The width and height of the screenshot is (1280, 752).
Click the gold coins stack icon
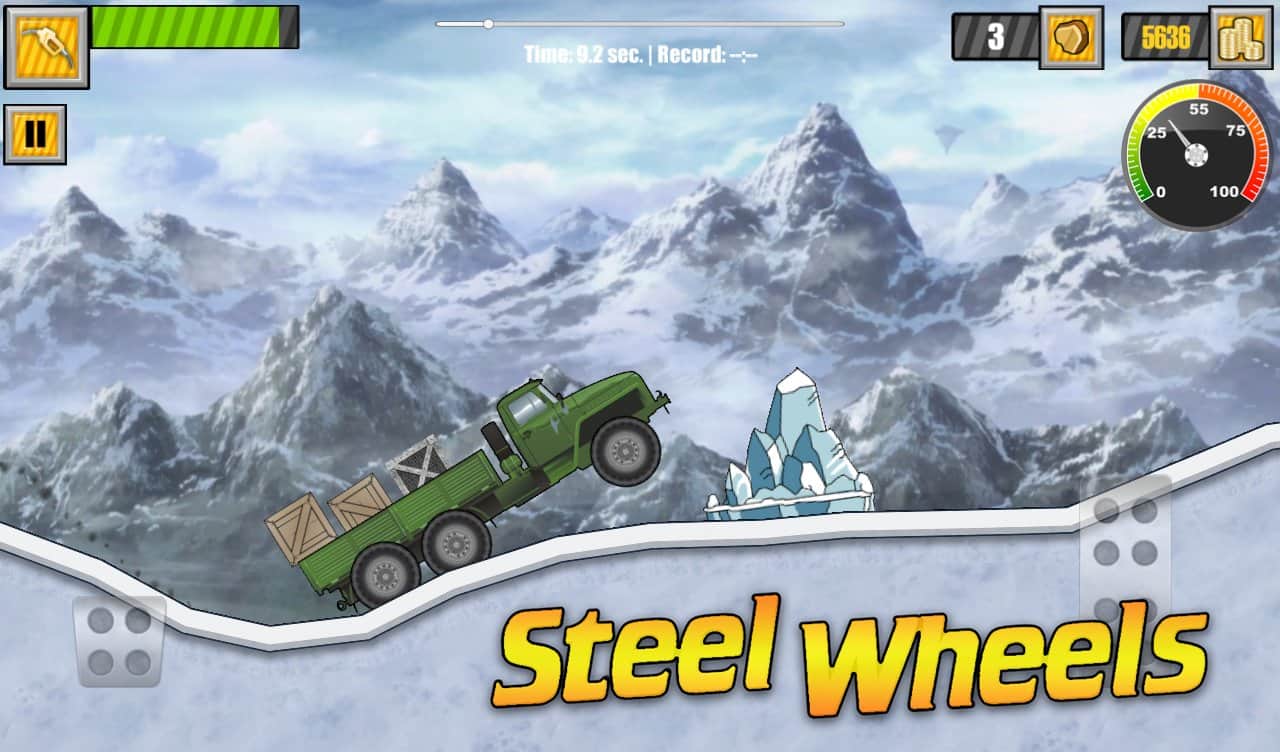tap(1240, 38)
